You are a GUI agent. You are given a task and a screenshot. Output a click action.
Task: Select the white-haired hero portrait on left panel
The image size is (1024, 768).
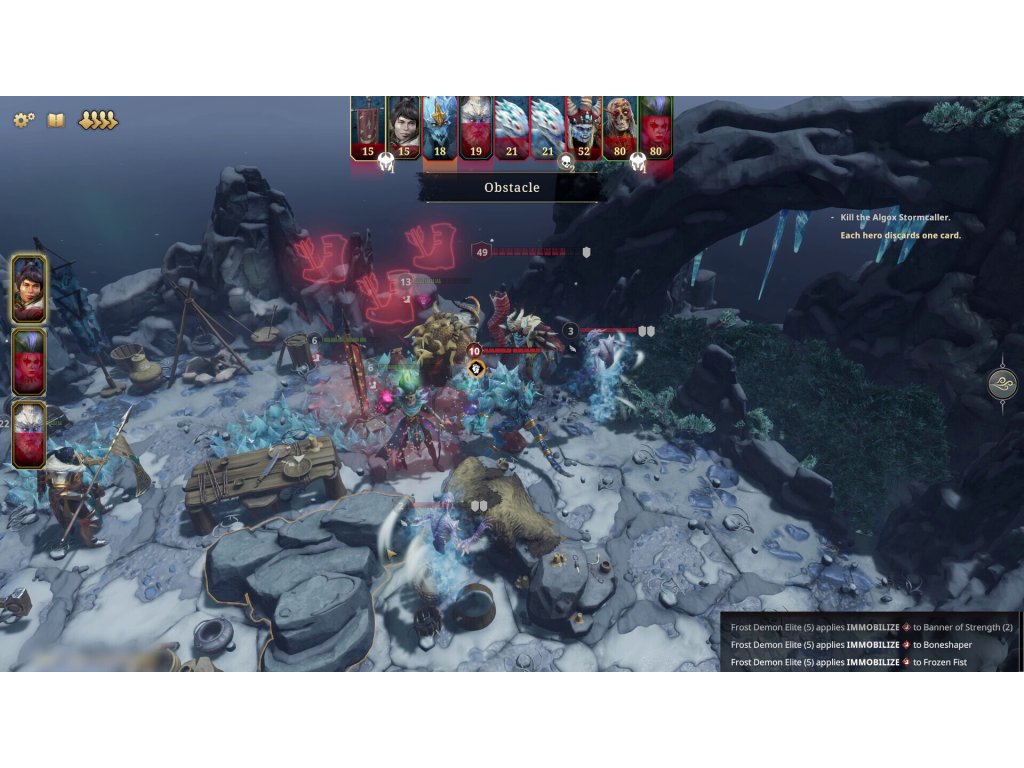coord(29,434)
